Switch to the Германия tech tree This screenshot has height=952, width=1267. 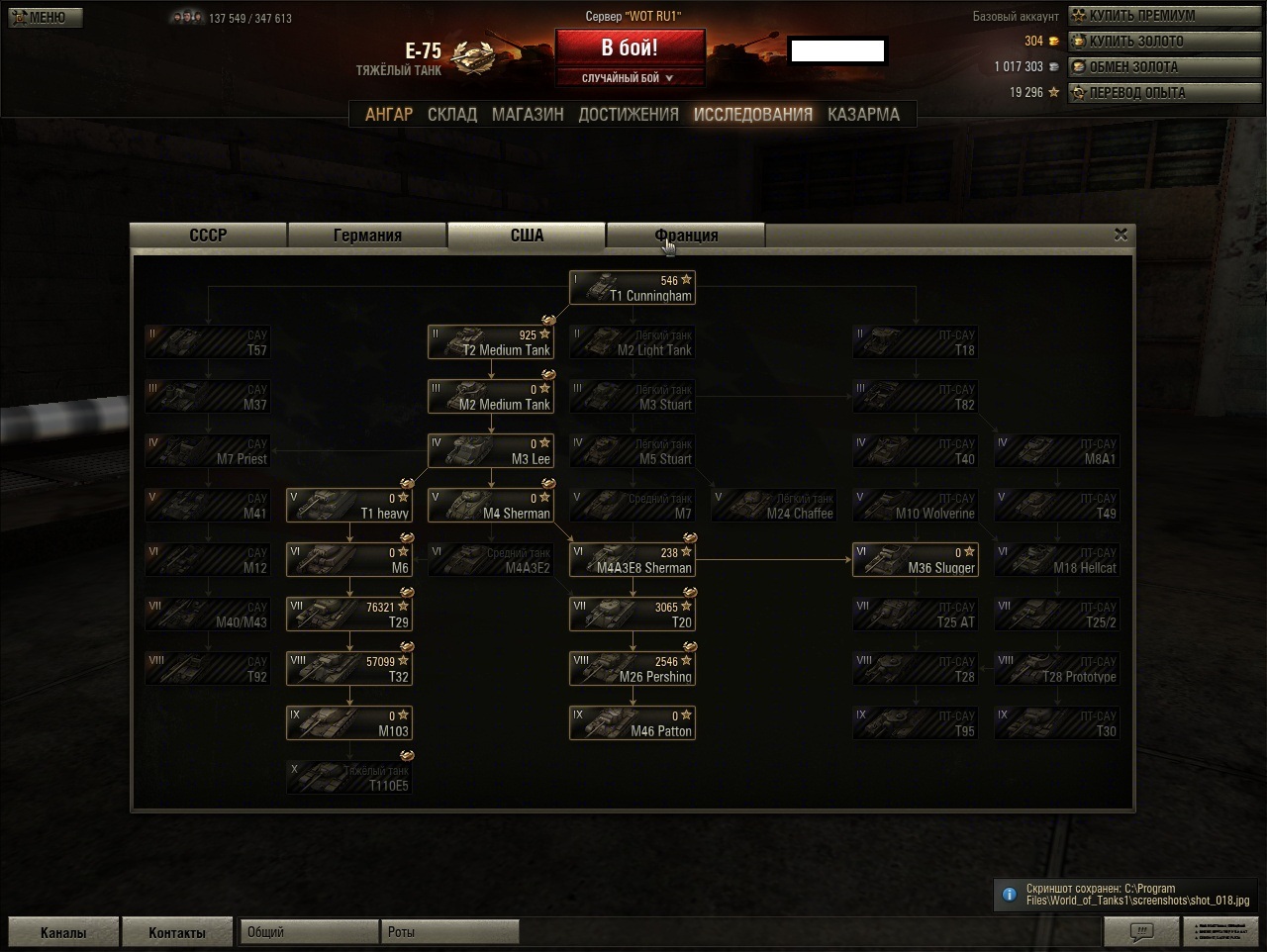click(367, 236)
